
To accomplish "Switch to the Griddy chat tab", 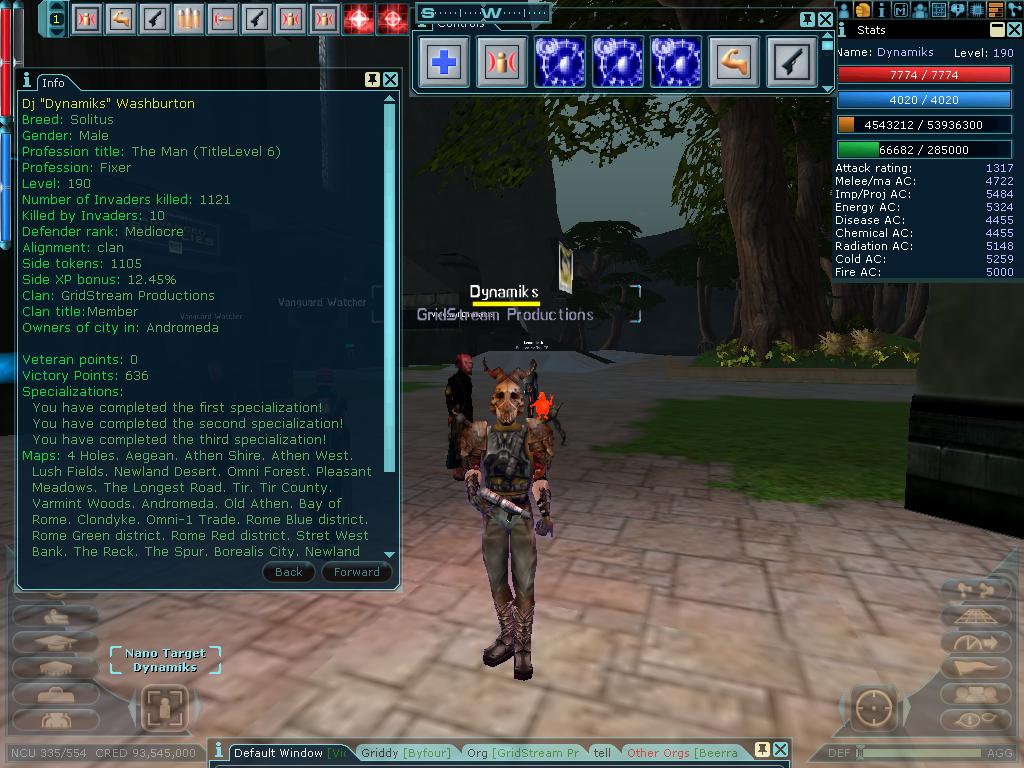I will pyautogui.click(x=405, y=753).
